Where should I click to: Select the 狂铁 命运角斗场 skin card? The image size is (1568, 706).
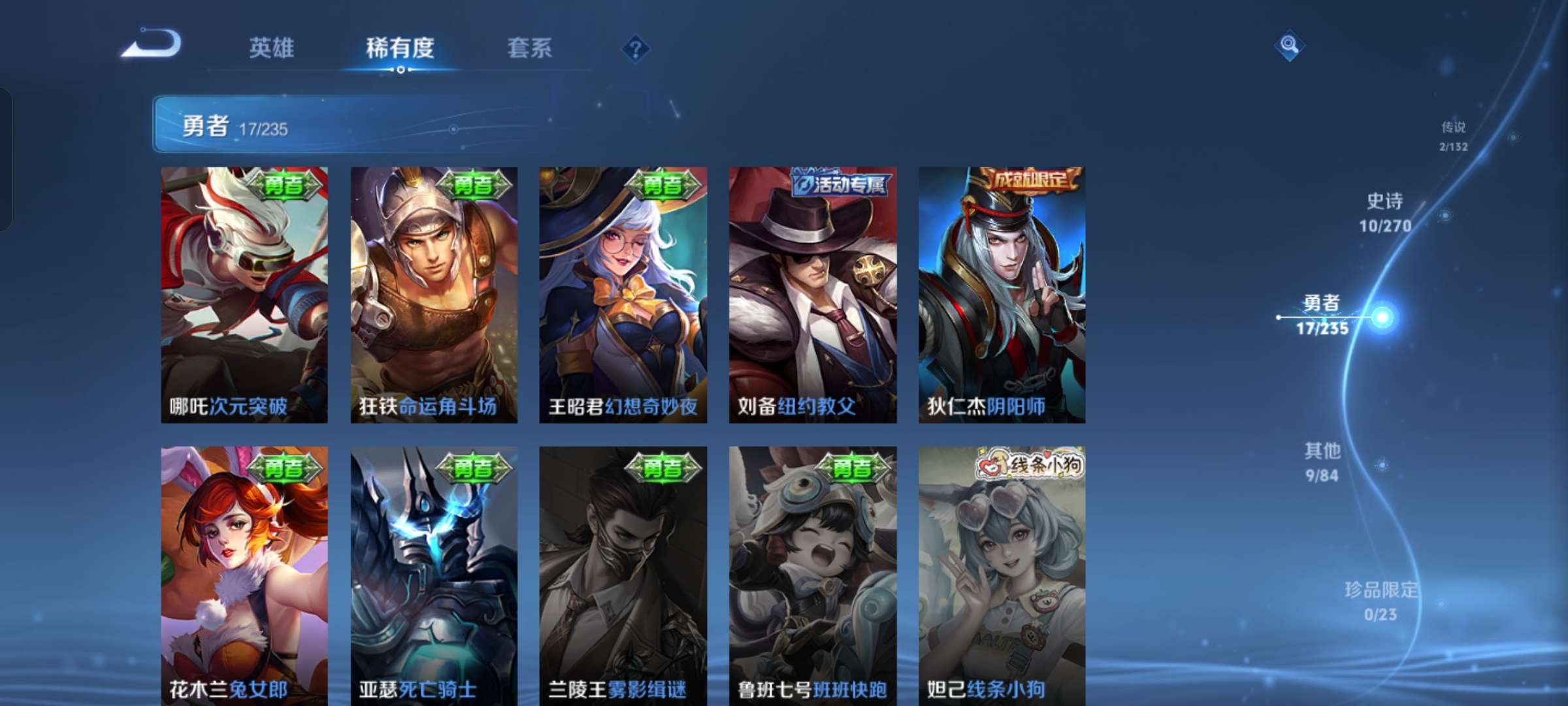click(x=434, y=295)
